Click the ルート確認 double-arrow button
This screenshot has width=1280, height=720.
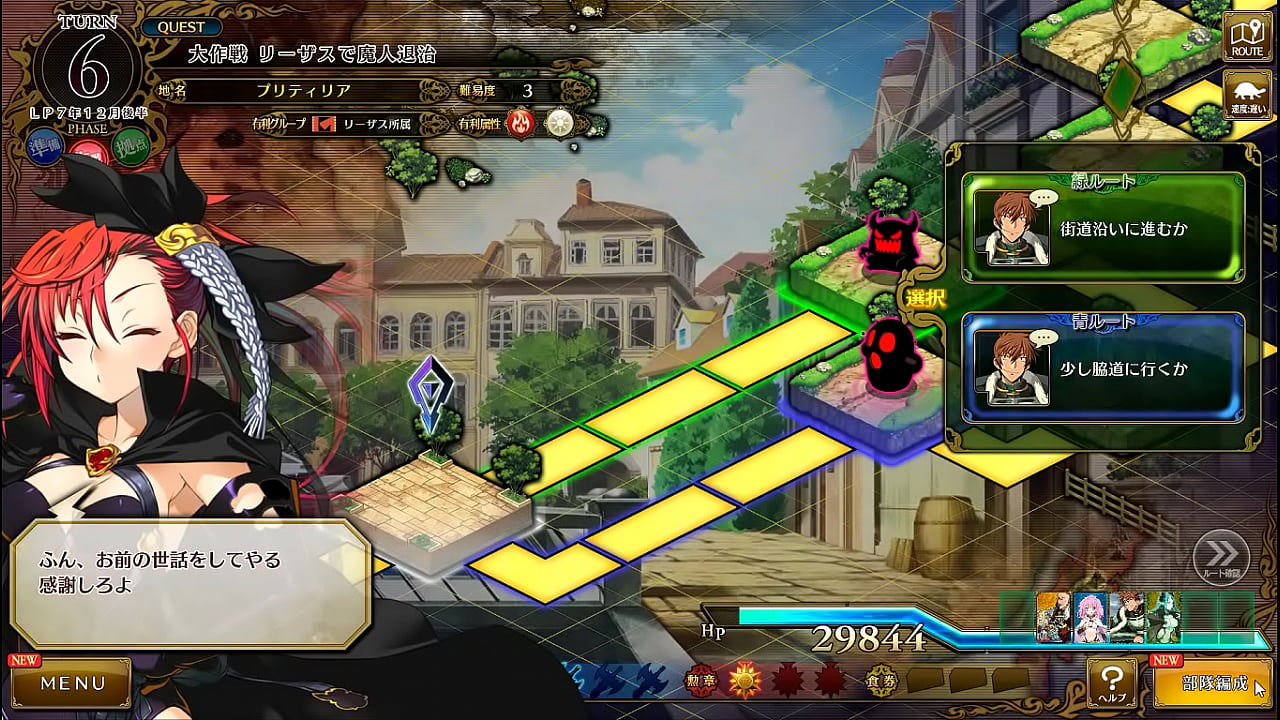tap(1221, 555)
